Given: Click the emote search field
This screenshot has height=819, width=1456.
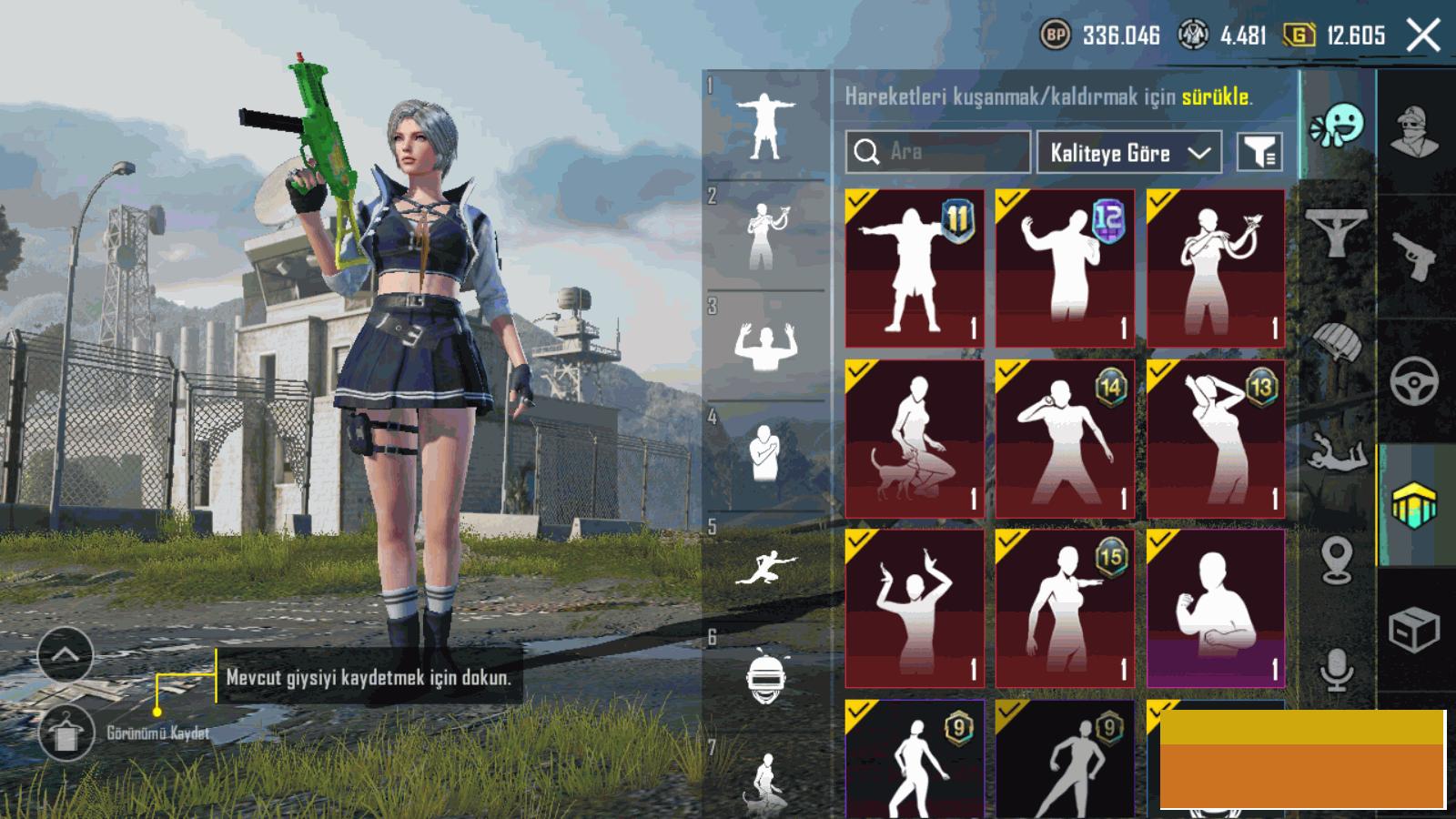Looking at the screenshot, I should coord(937,152).
